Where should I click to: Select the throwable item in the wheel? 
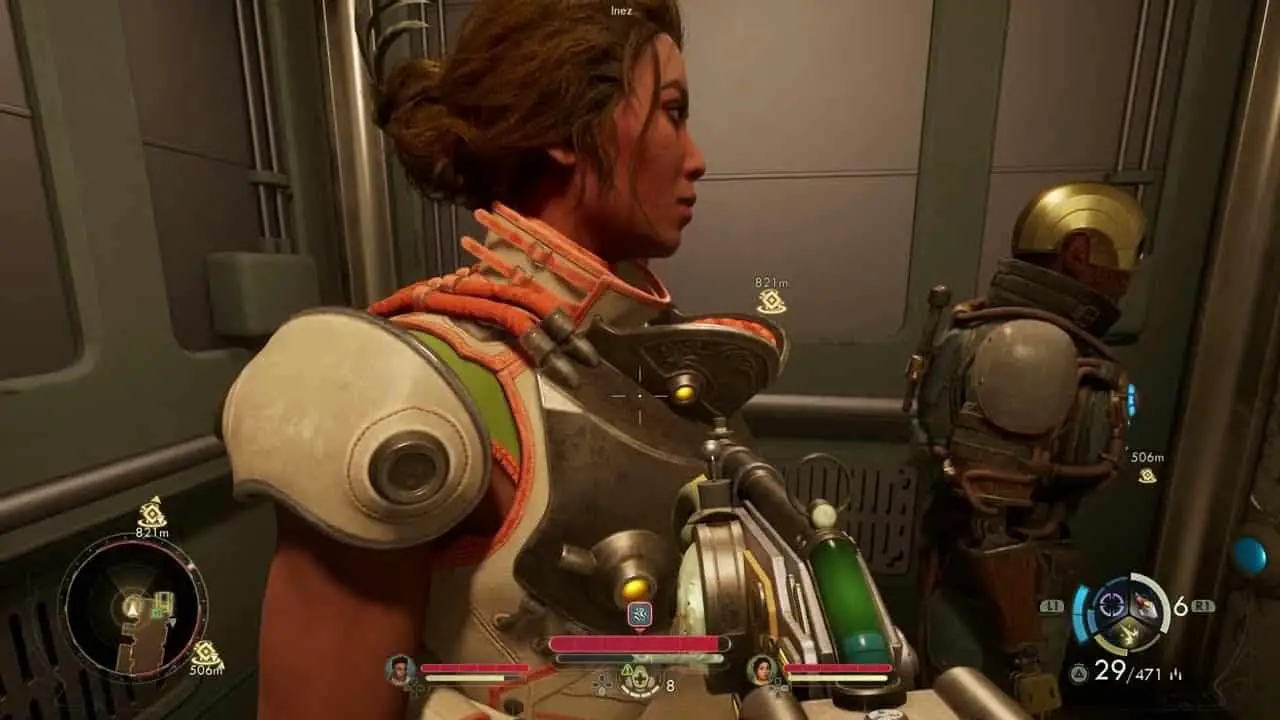pyautogui.click(x=1144, y=603)
